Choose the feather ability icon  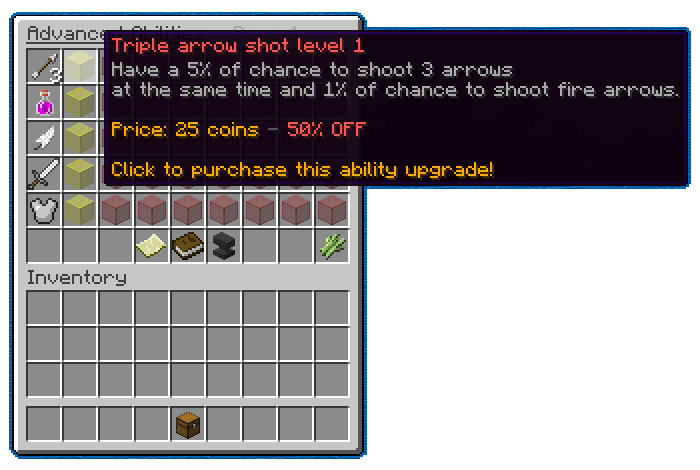click(x=44, y=138)
